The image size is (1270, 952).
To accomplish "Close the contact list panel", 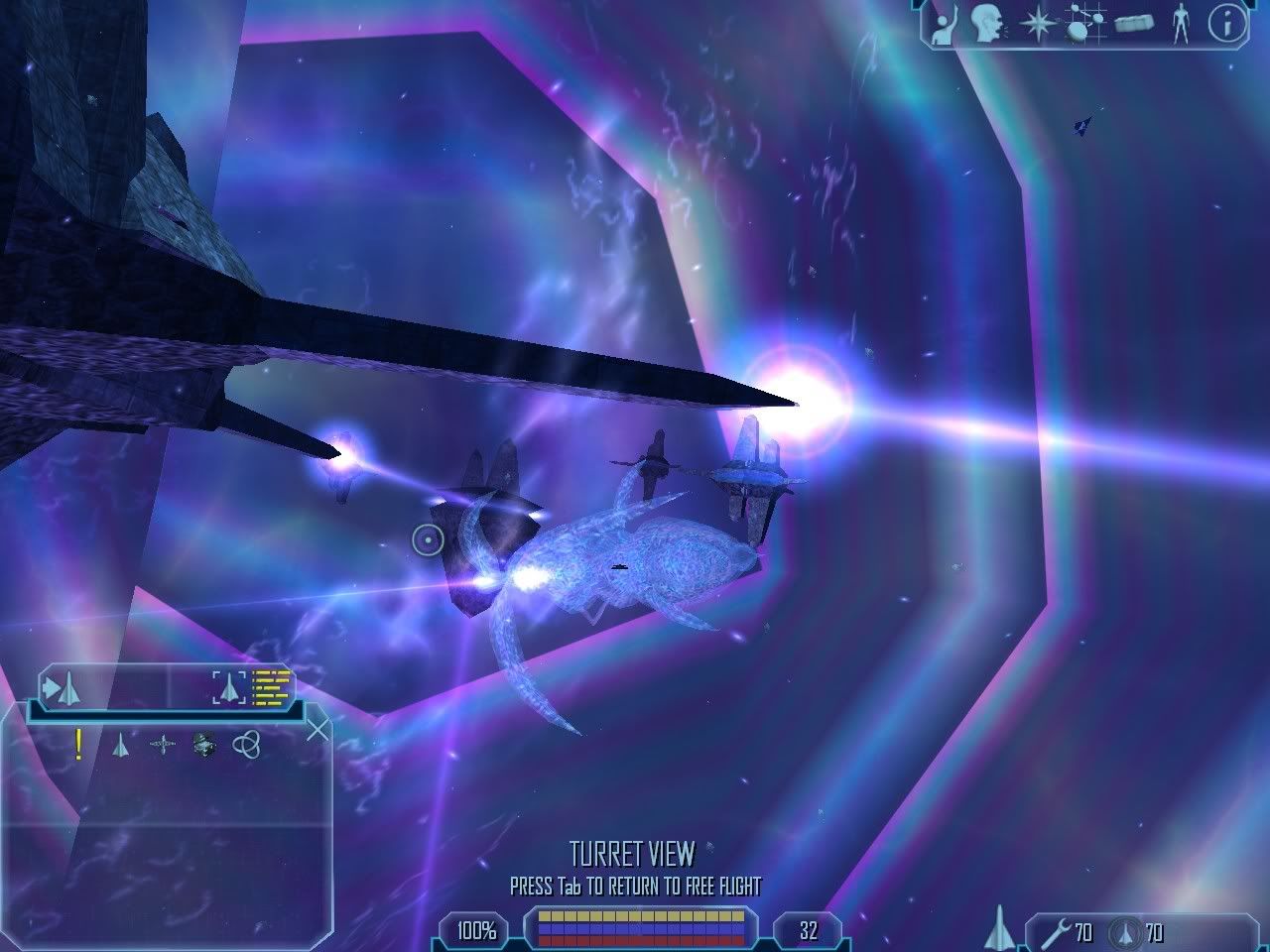I will coord(317,731).
